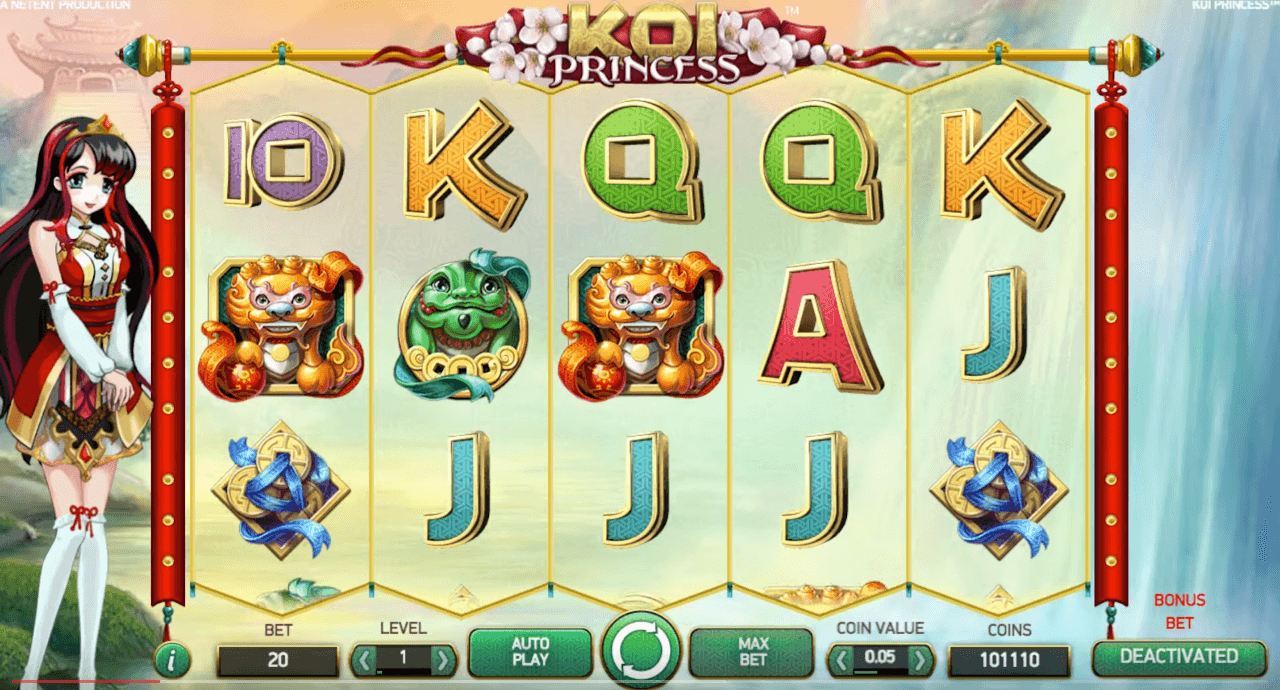This screenshot has height=690, width=1280.
Task: Increase the bet level
Action: click(442, 660)
